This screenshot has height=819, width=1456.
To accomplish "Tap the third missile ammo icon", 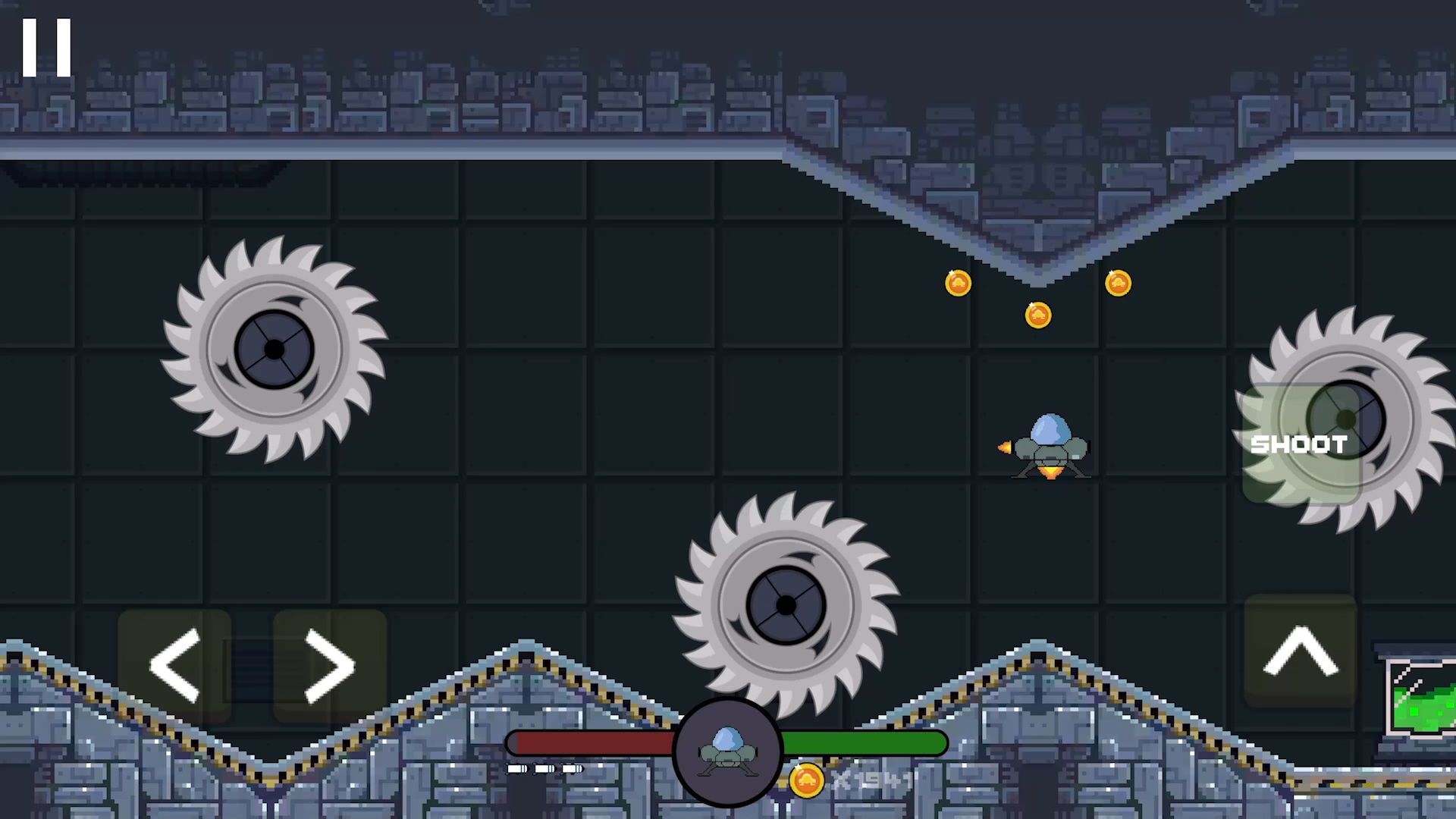I will (571, 770).
